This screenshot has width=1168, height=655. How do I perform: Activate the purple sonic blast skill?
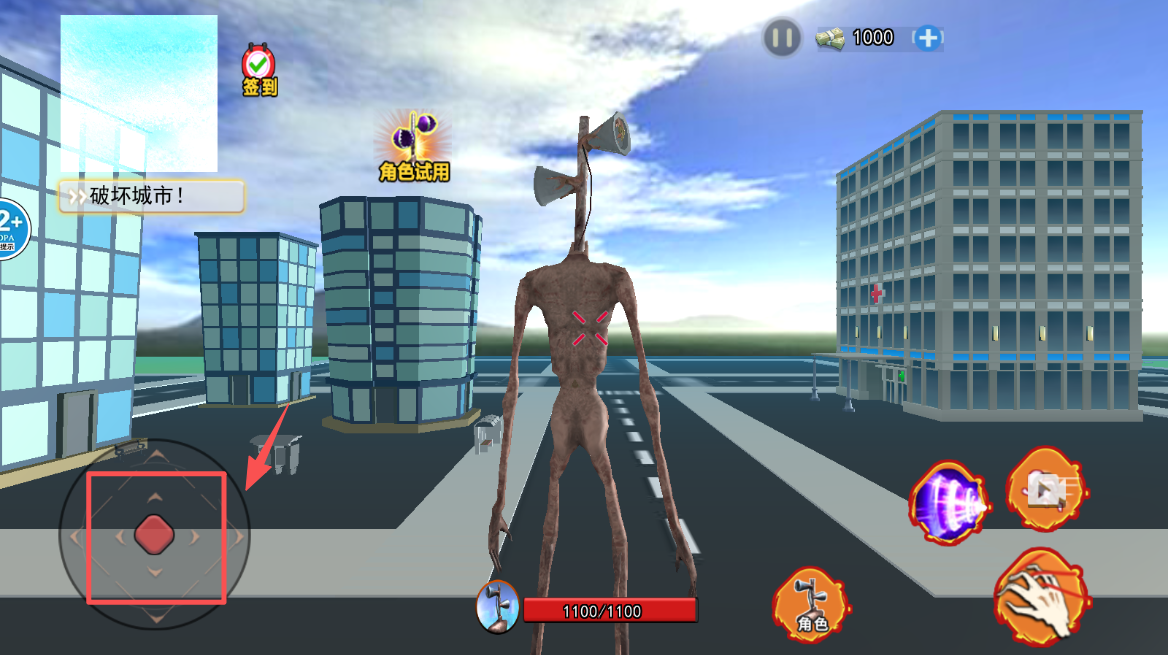tap(948, 501)
